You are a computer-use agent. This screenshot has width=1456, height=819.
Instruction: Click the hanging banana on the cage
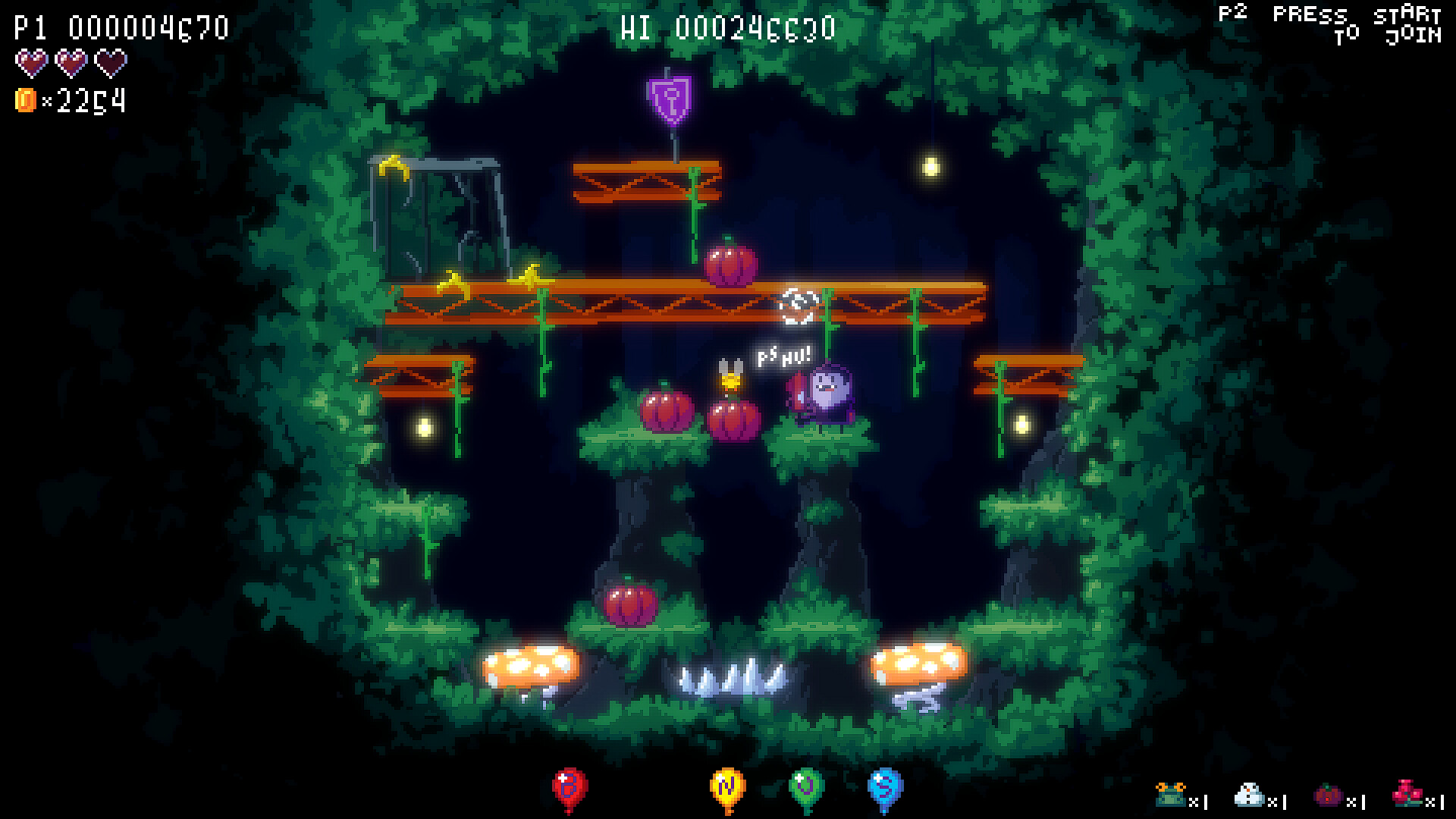pos(394,165)
